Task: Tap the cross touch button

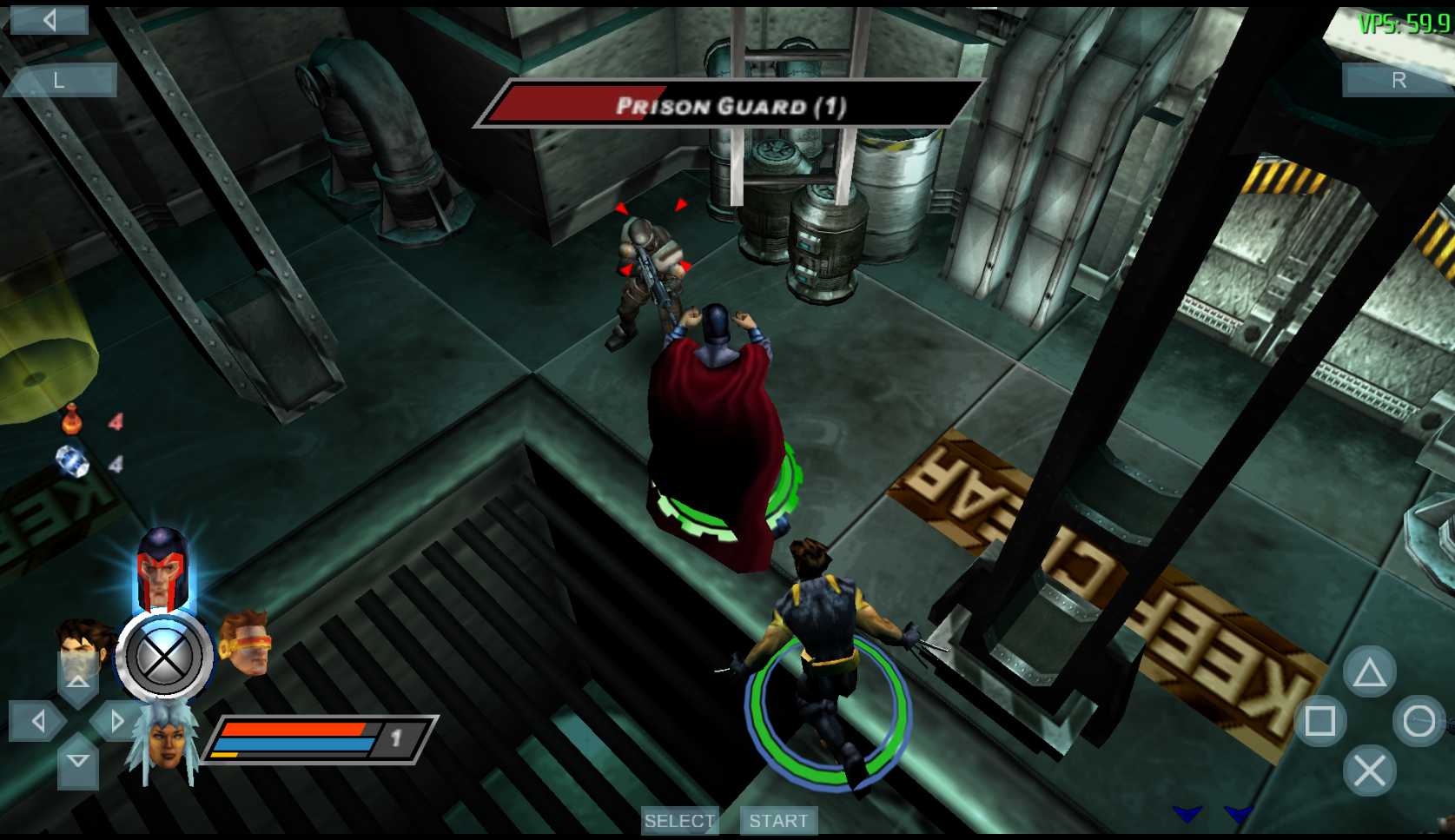Action: [x=1369, y=771]
